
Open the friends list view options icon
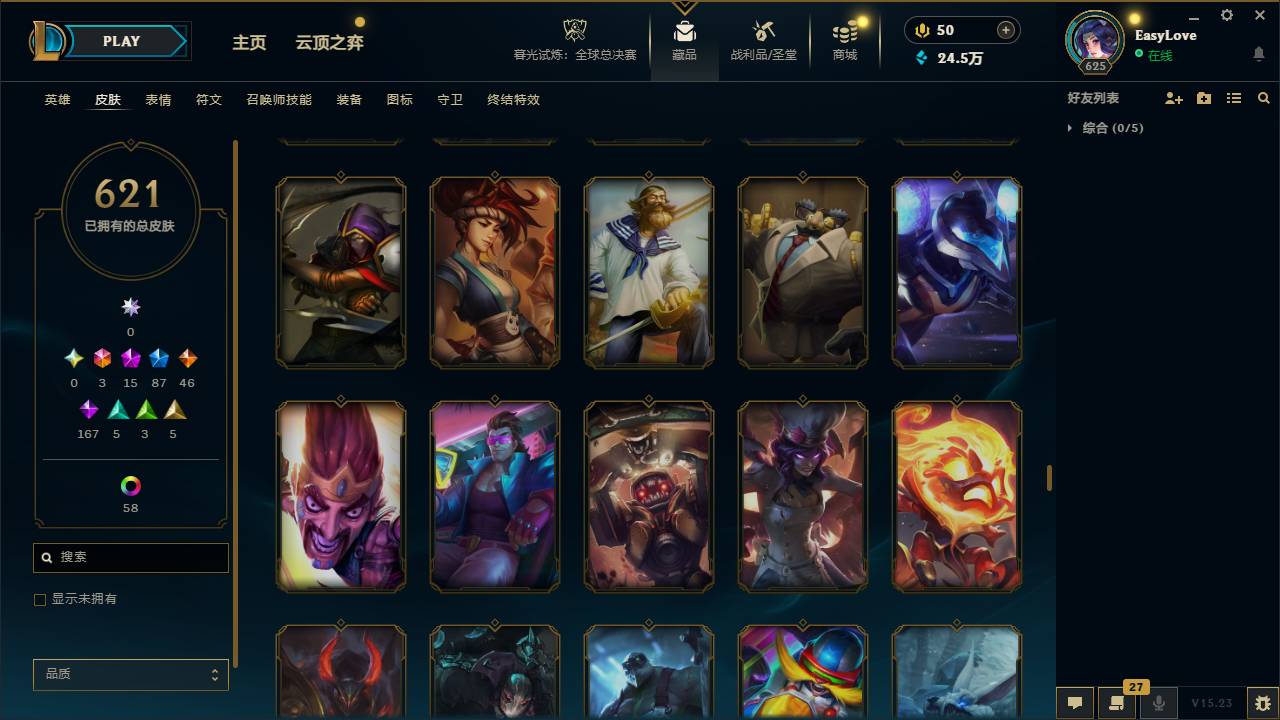[x=1234, y=98]
